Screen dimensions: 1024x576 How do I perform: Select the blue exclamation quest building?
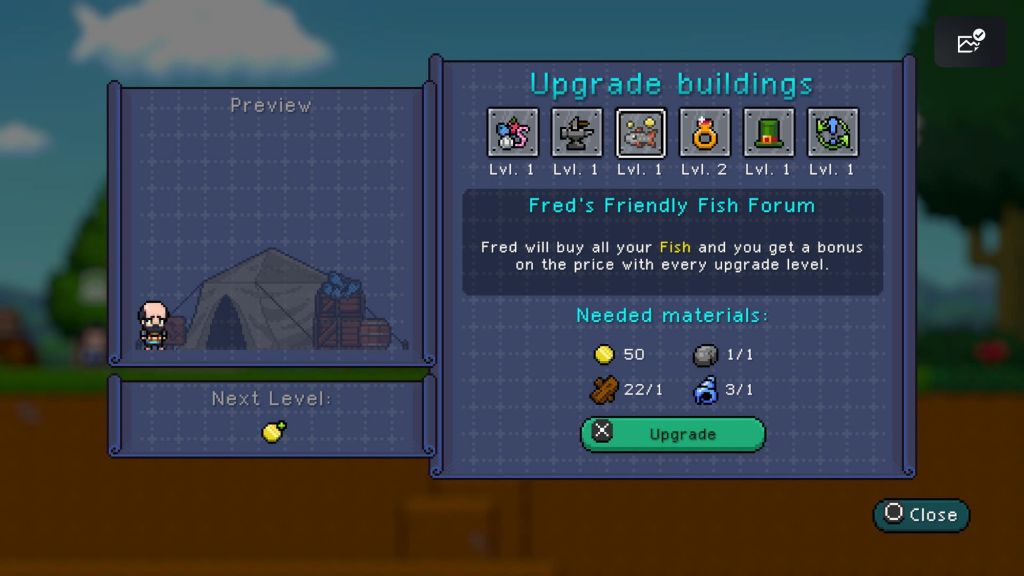(x=833, y=133)
